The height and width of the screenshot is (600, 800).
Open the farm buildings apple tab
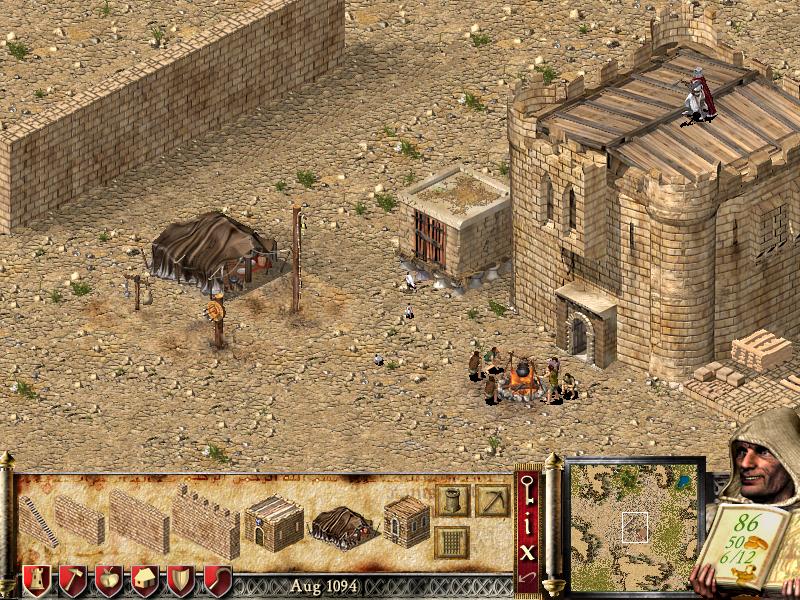[108, 581]
